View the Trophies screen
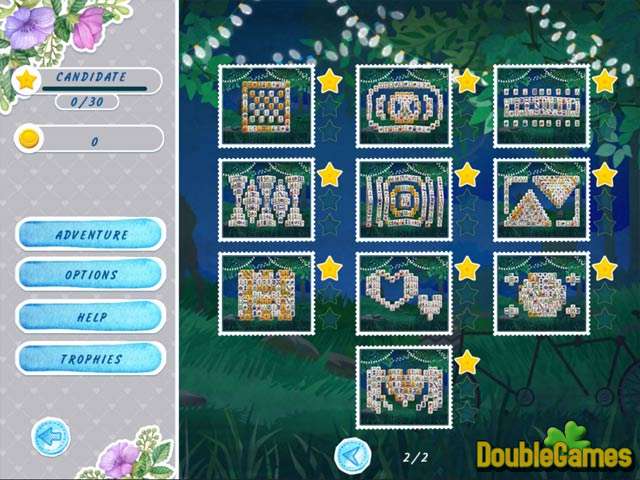The width and height of the screenshot is (640, 480). (x=91, y=358)
